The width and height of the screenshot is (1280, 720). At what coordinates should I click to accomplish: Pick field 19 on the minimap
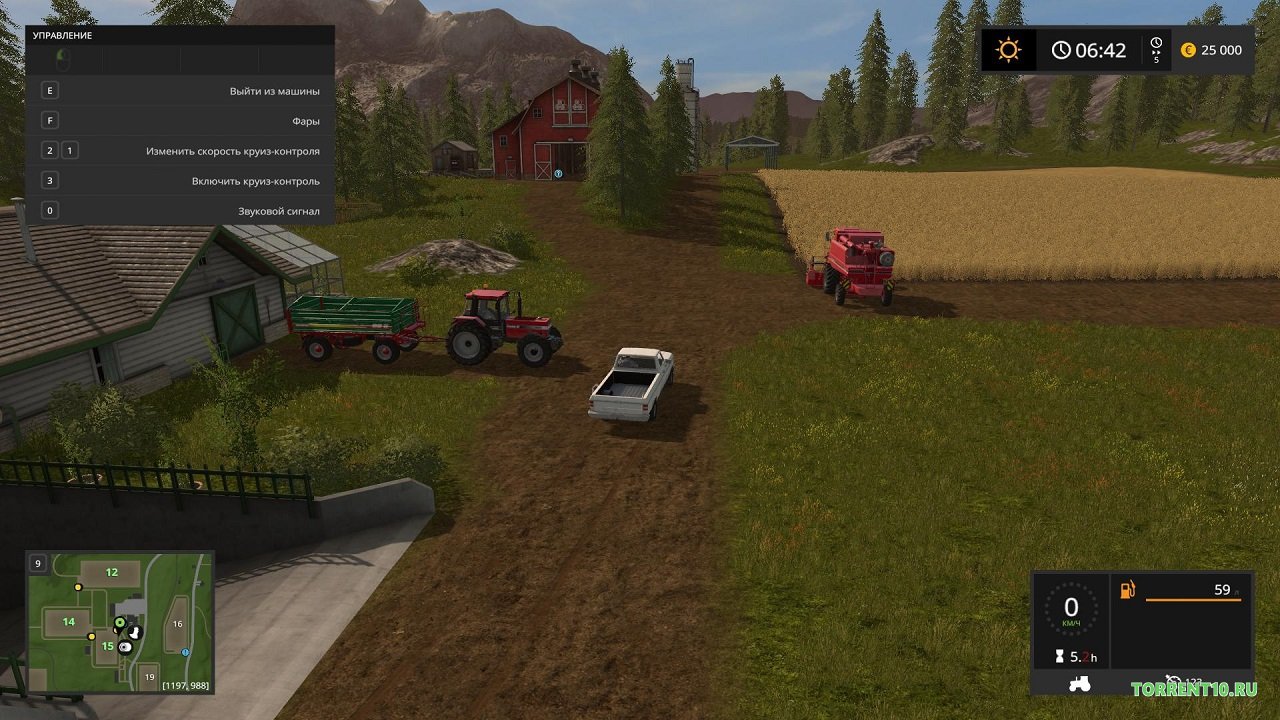149,677
